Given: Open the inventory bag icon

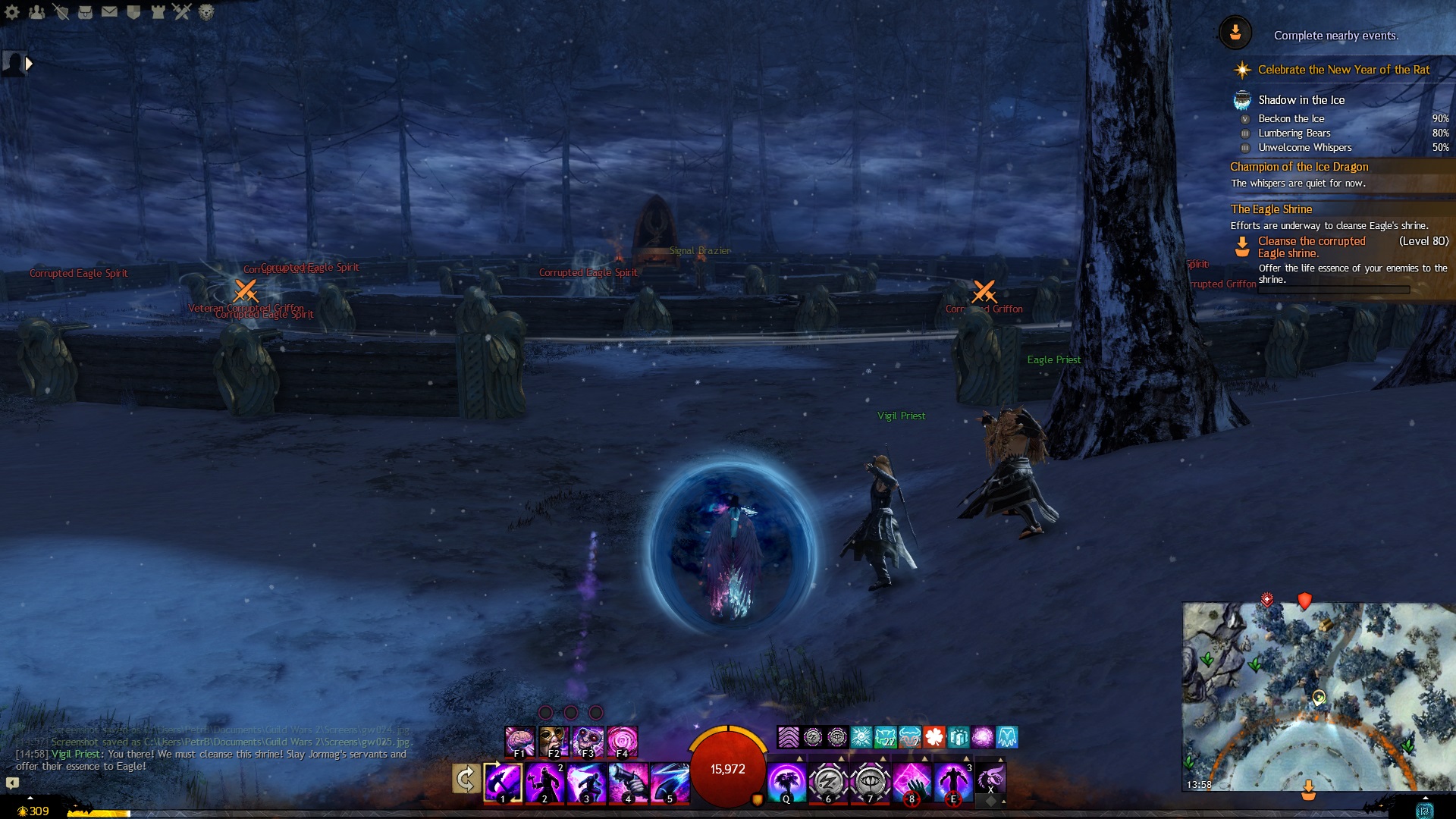Looking at the screenshot, I should (85, 12).
